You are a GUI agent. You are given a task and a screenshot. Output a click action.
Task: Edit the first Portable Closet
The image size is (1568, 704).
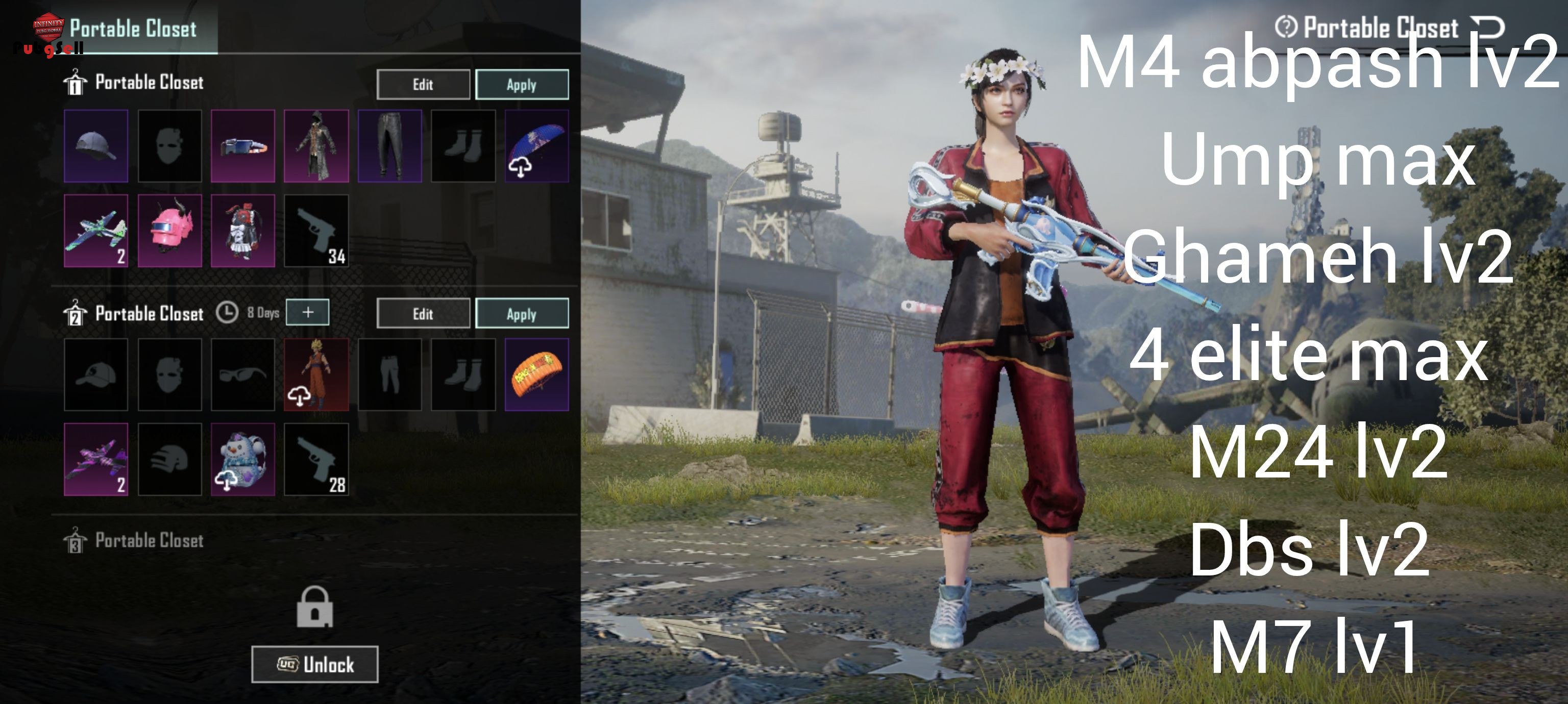point(423,84)
